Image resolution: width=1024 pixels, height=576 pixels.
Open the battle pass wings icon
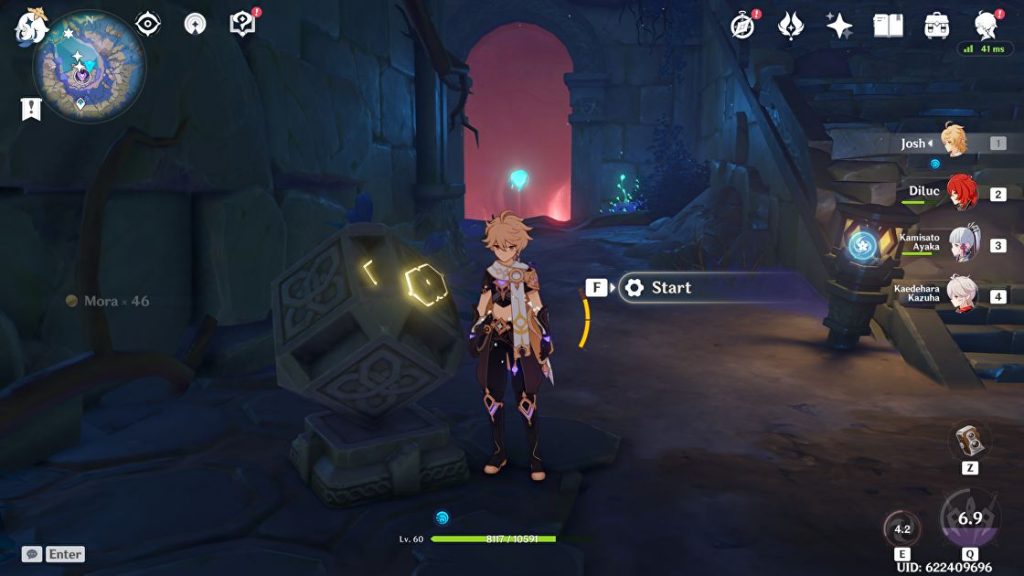[x=791, y=25]
